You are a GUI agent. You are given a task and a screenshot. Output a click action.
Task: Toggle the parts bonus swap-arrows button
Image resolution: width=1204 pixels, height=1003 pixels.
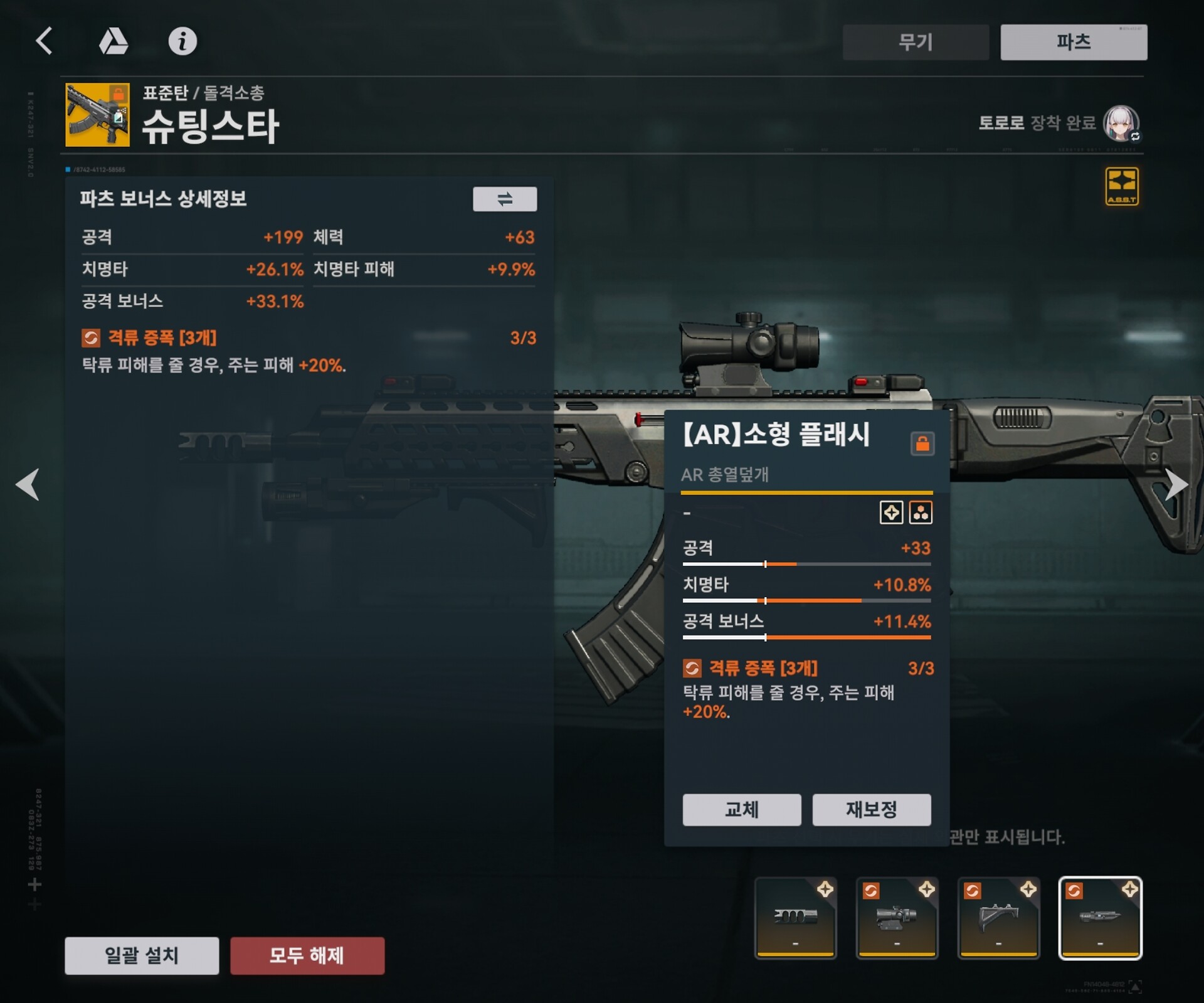pyautogui.click(x=505, y=199)
